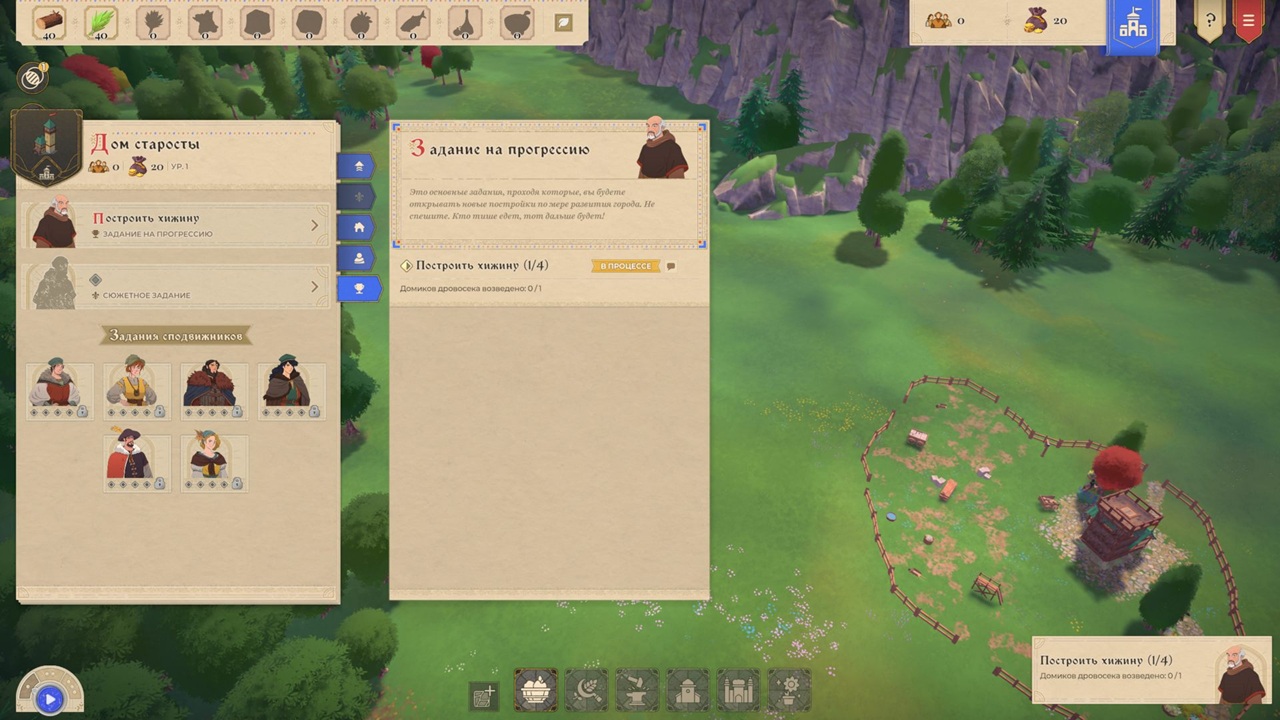1280x720 pixels.
Task: Switch to the trophy quests tab
Action: point(358,289)
